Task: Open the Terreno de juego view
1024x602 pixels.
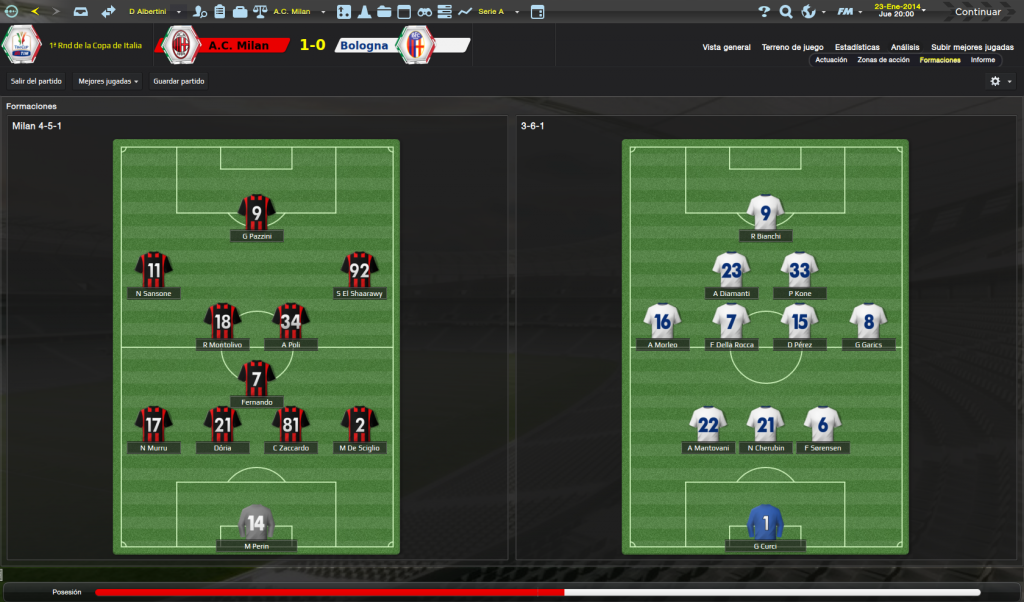Action: click(x=792, y=47)
